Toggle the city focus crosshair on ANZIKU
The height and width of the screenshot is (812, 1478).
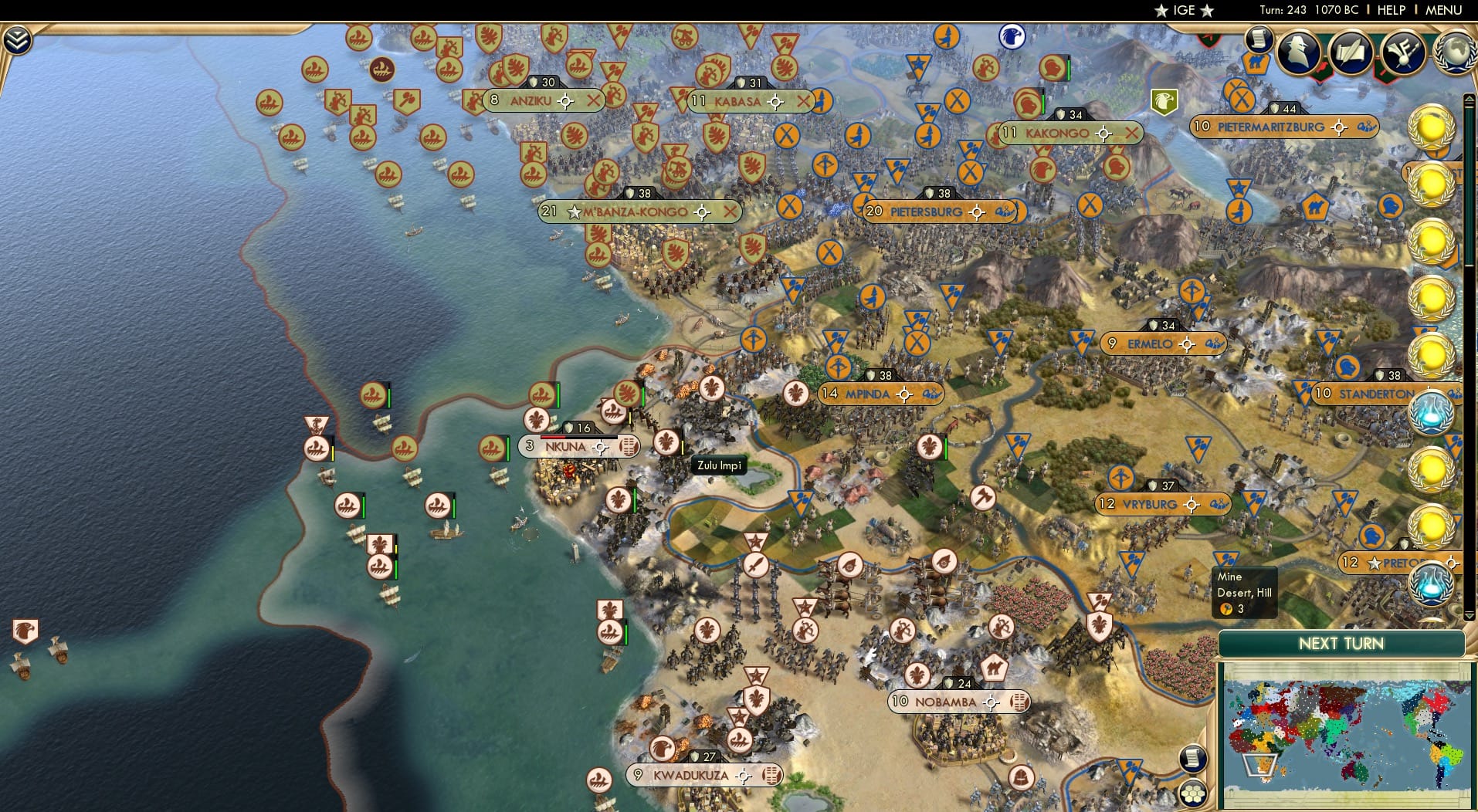tap(566, 100)
